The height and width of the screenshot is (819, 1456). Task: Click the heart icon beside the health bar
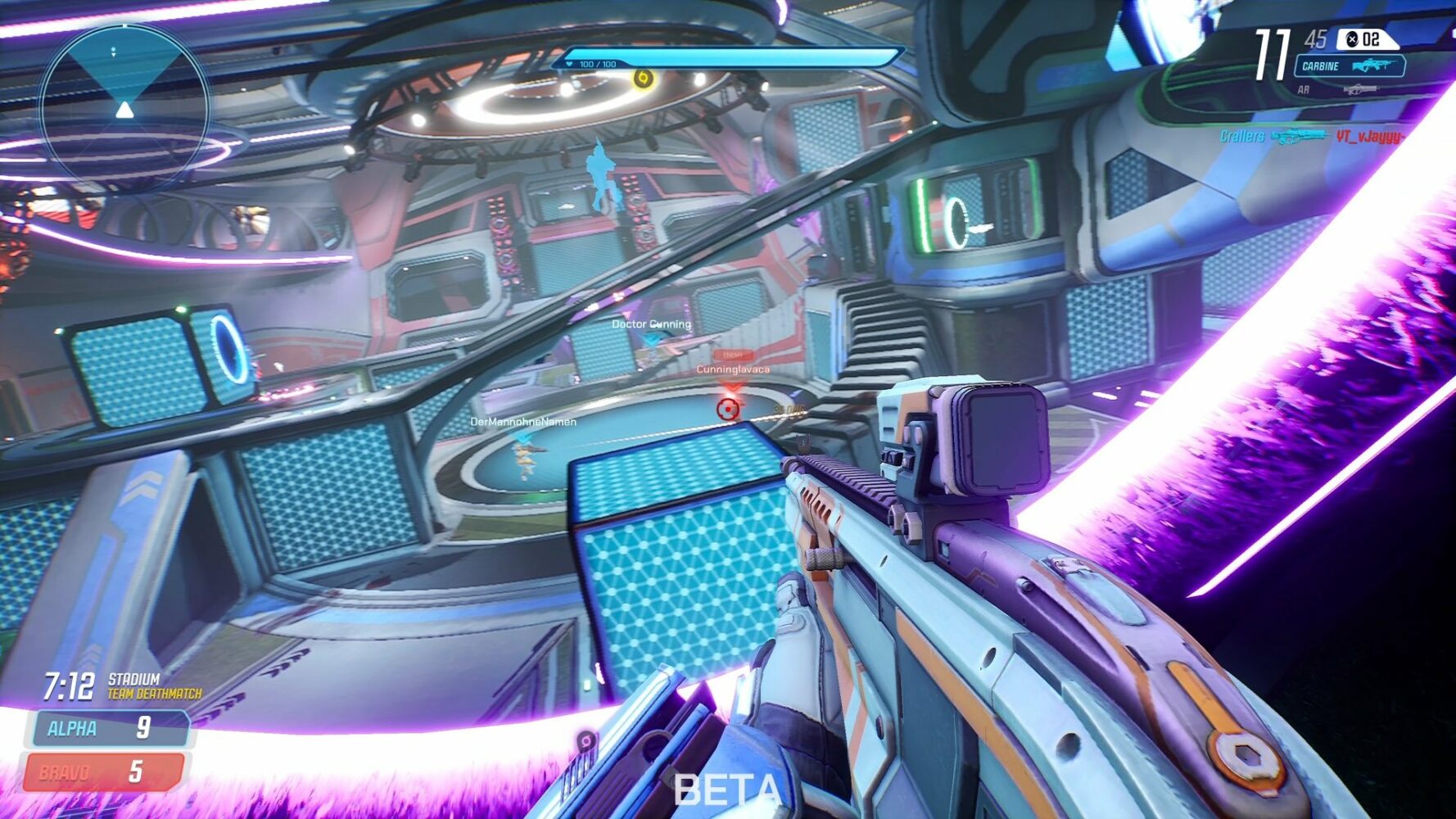(568, 63)
